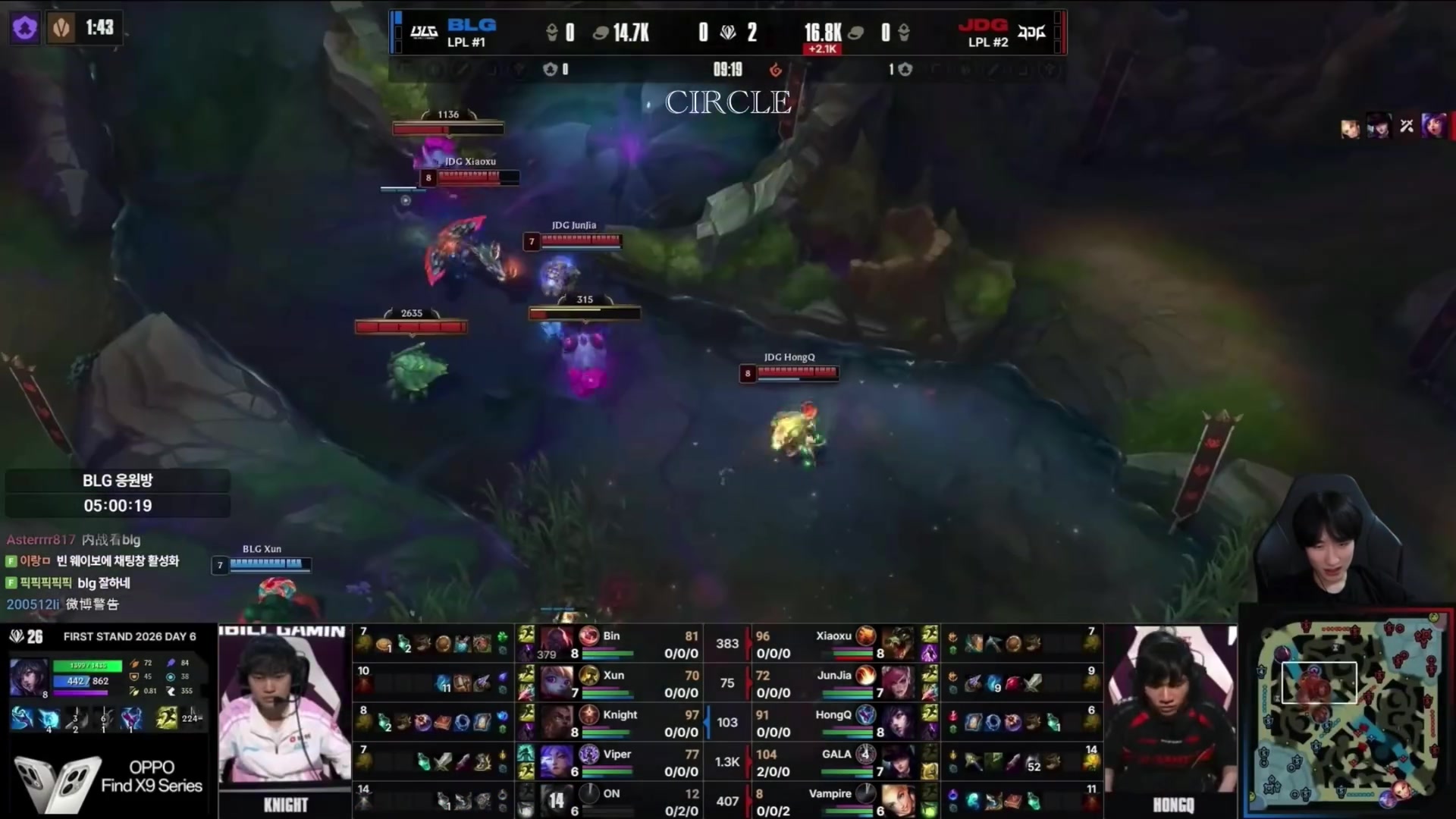Select Xun's scoreboard row
Viewport: 1456px width, 819px height.
(x=613, y=683)
